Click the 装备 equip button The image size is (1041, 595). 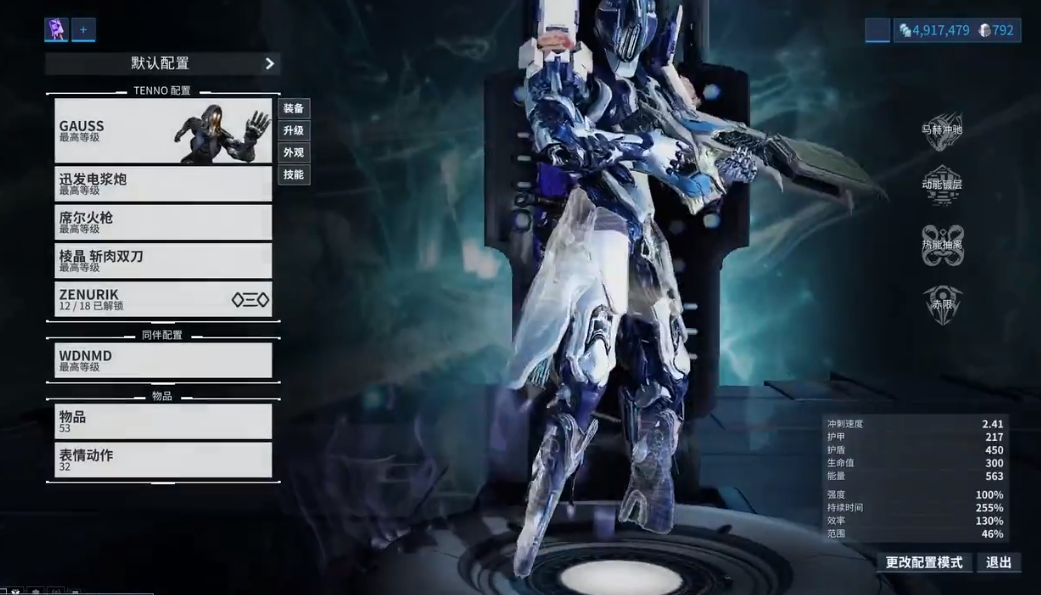293,109
